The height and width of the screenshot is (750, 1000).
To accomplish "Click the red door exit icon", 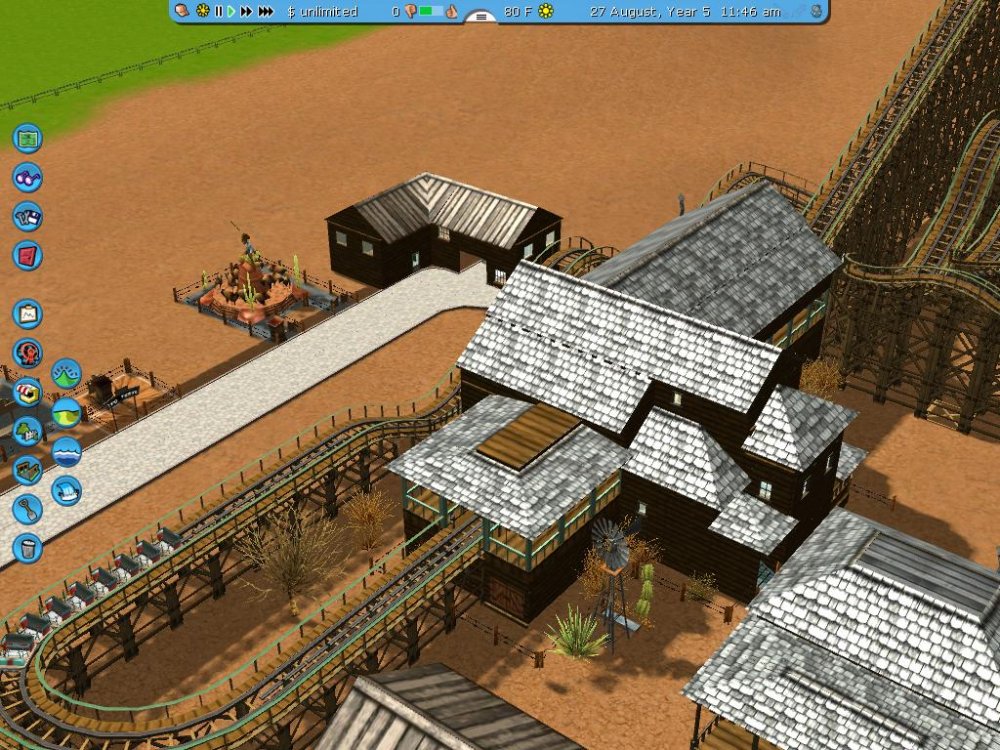I will click(27, 255).
